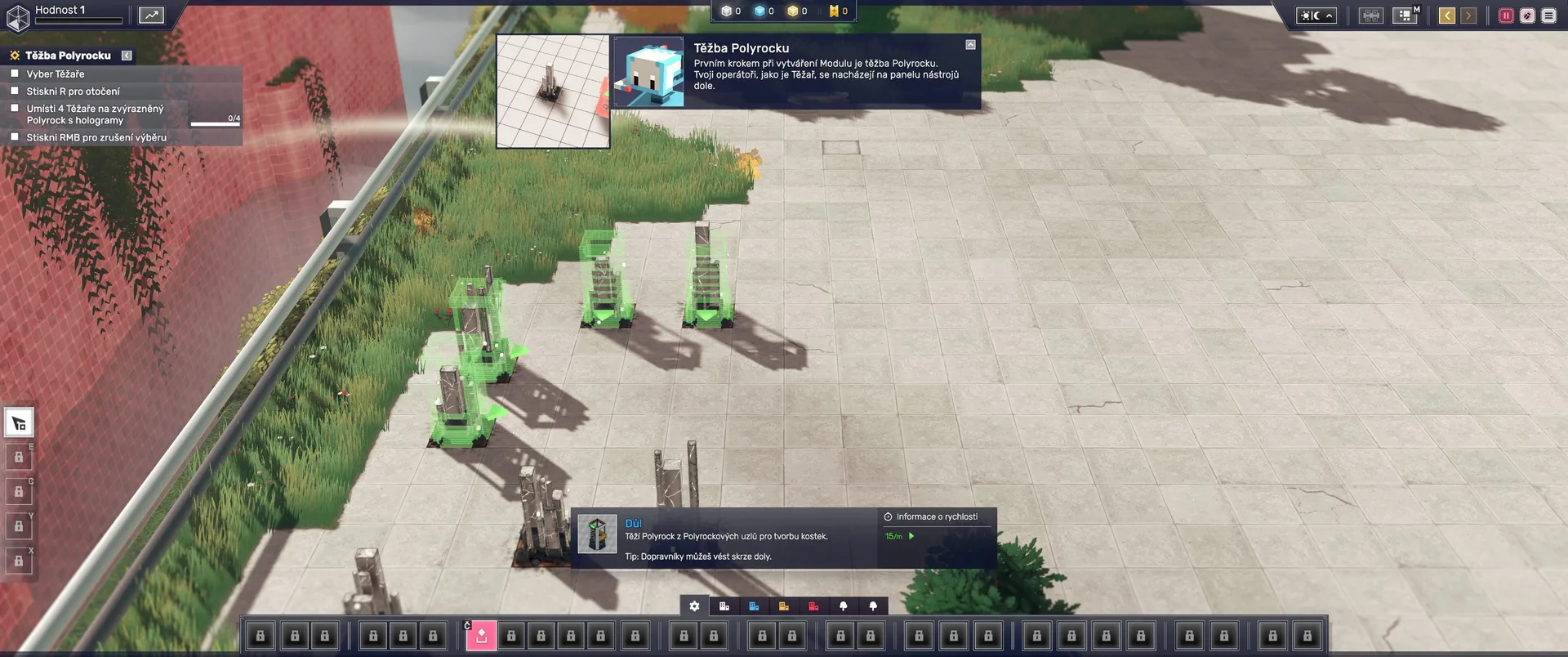Switch to the blue buildings tab
The height and width of the screenshot is (657, 1568).
coord(754,606)
